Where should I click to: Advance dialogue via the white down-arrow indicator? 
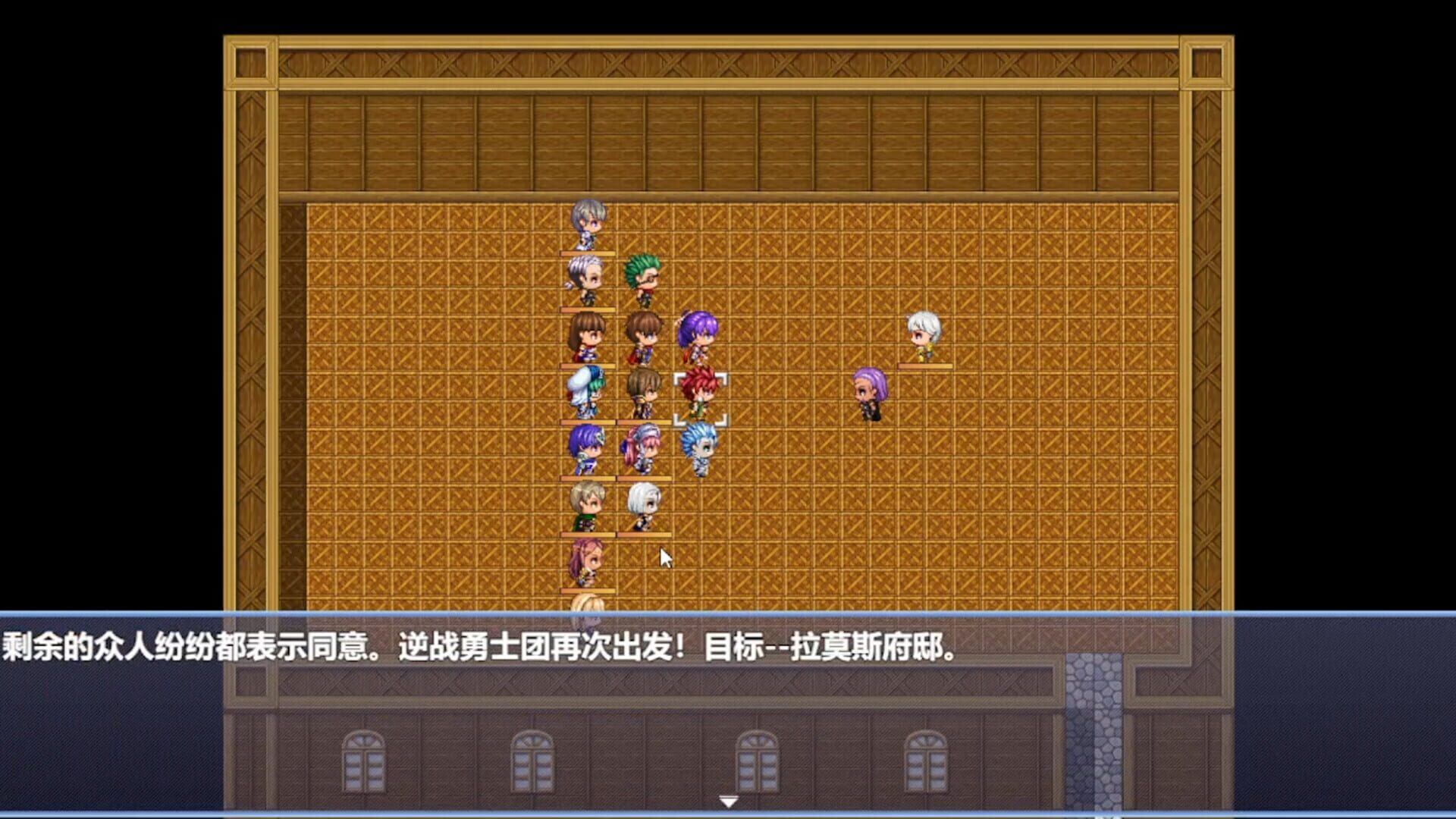click(x=728, y=800)
